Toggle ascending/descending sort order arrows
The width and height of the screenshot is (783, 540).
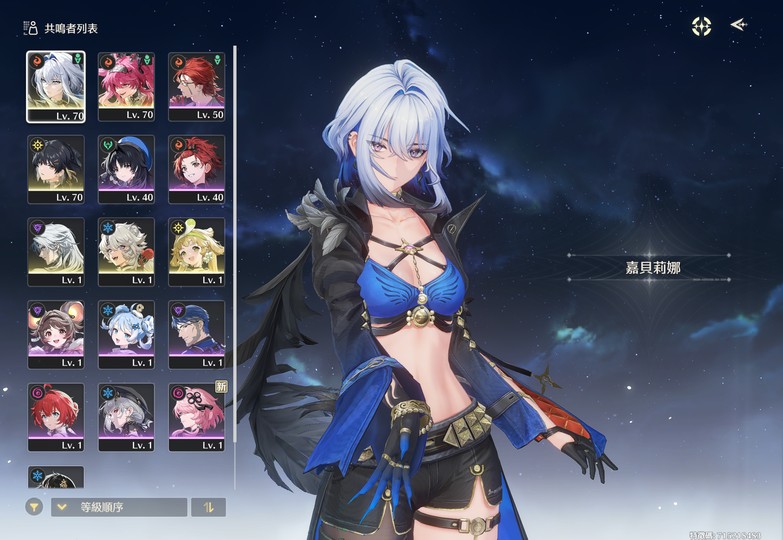point(209,507)
